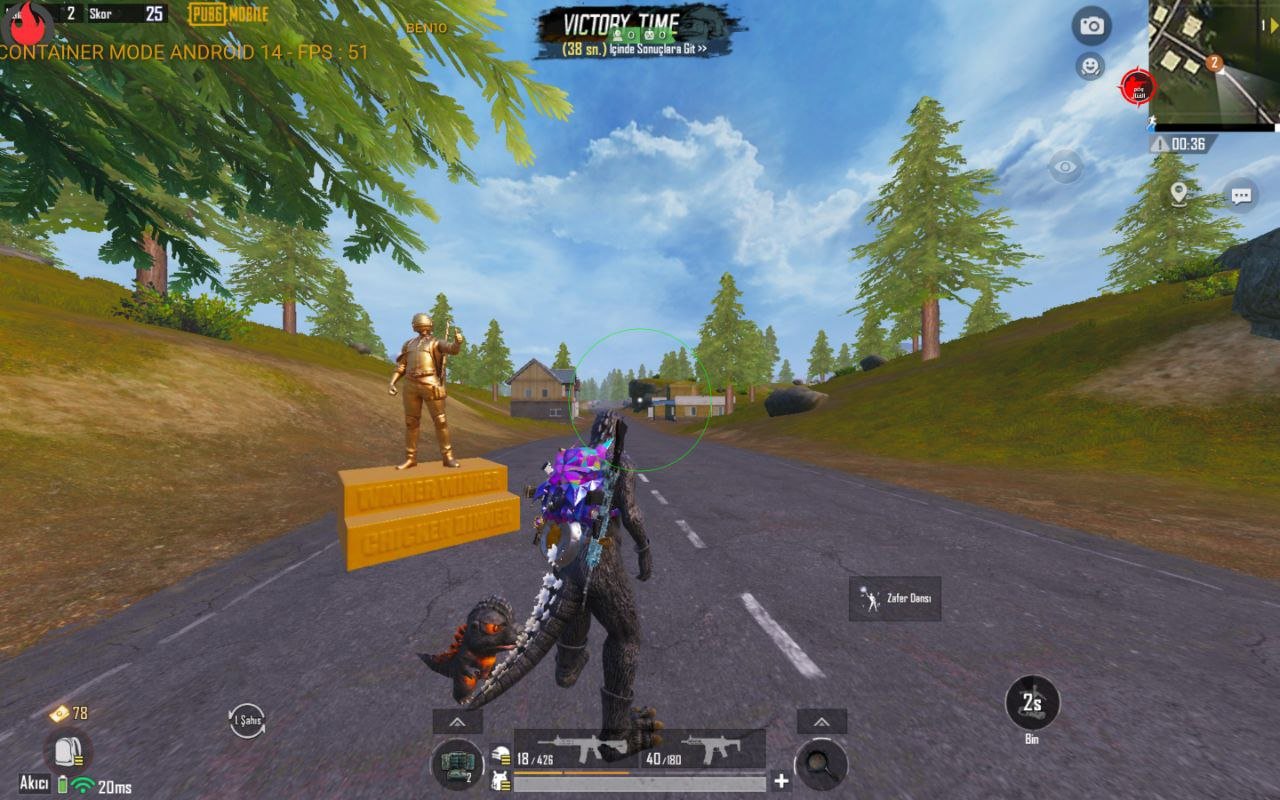Switch perspective with the 1. Şahıs toggle
The width and height of the screenshot is (1280, 800).
click(x=247, y=720)
